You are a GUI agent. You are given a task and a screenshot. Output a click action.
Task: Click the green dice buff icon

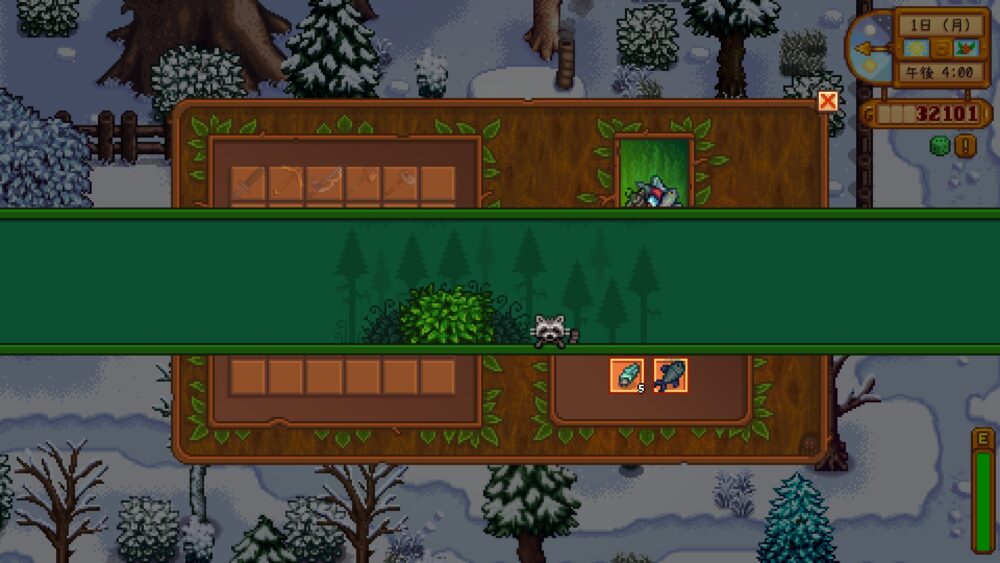939,146
